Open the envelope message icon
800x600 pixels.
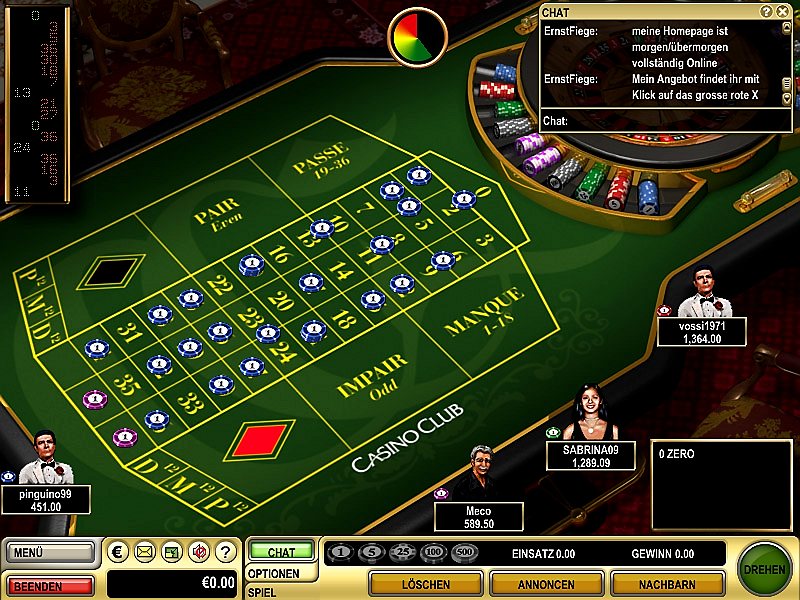[x=145, y=551]
